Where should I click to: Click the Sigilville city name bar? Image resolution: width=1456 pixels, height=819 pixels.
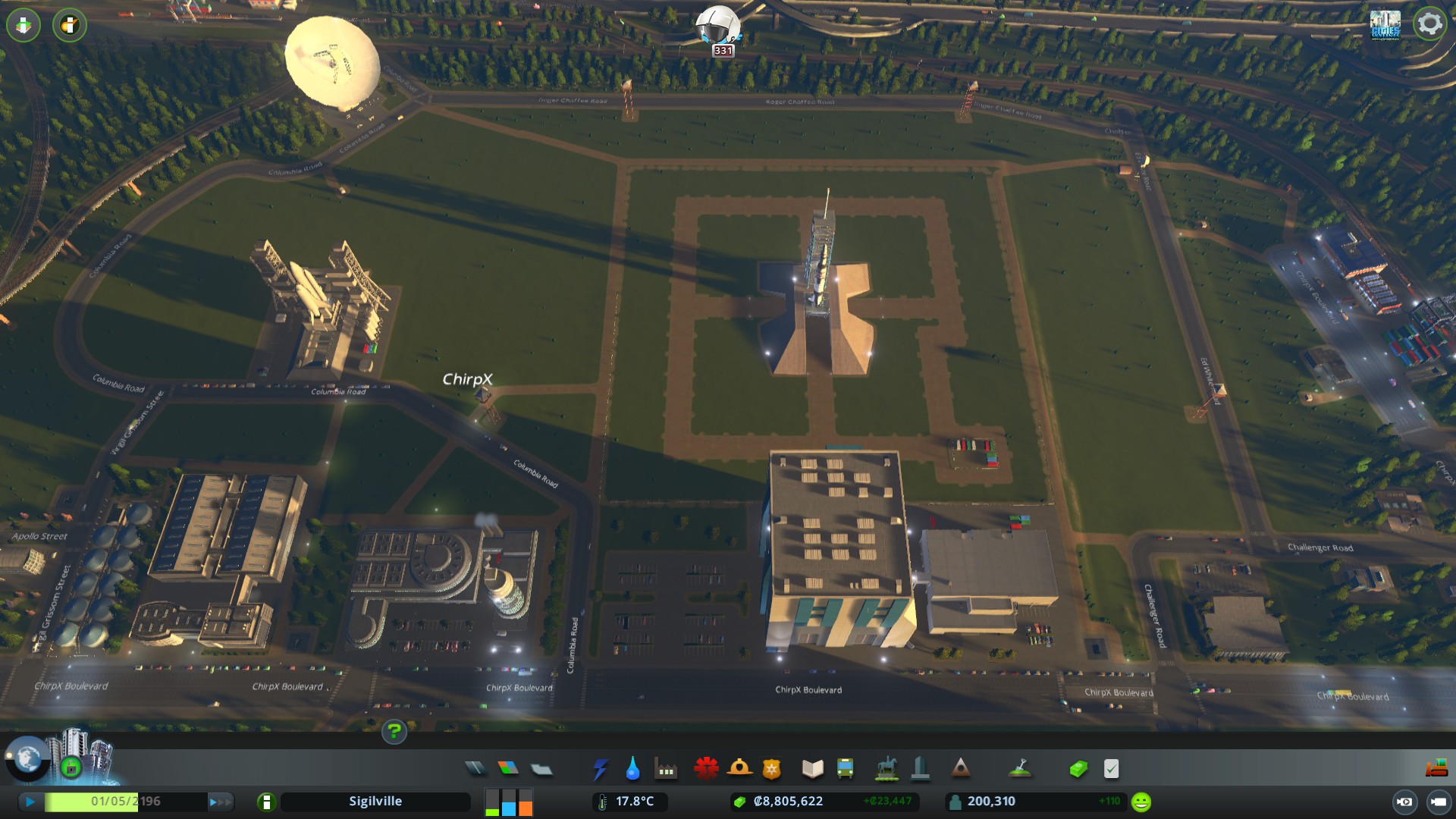375,800
